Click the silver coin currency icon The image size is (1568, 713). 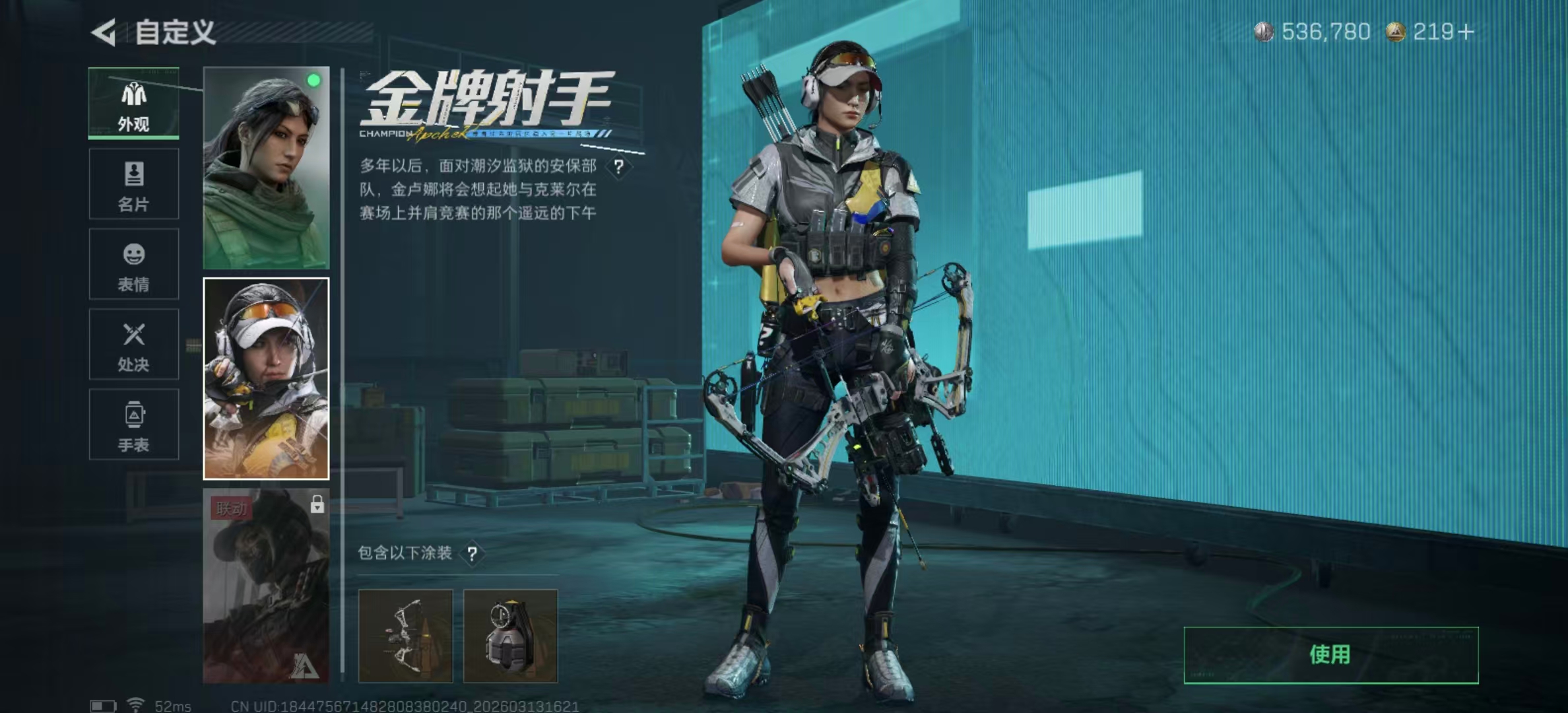point(1265,30)
